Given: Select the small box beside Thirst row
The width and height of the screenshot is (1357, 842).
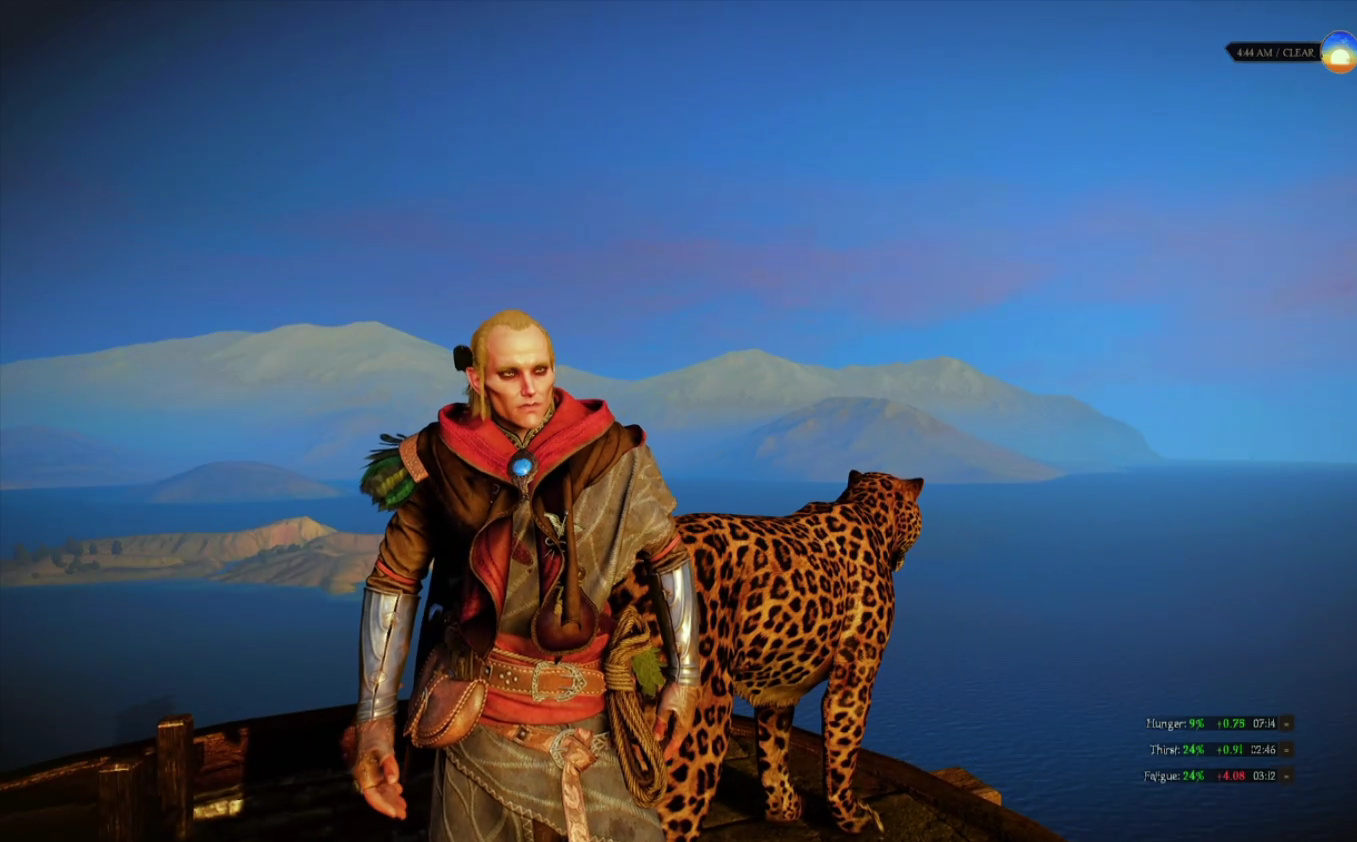Looking at the screenshot, I should [x=1287, y=749].
